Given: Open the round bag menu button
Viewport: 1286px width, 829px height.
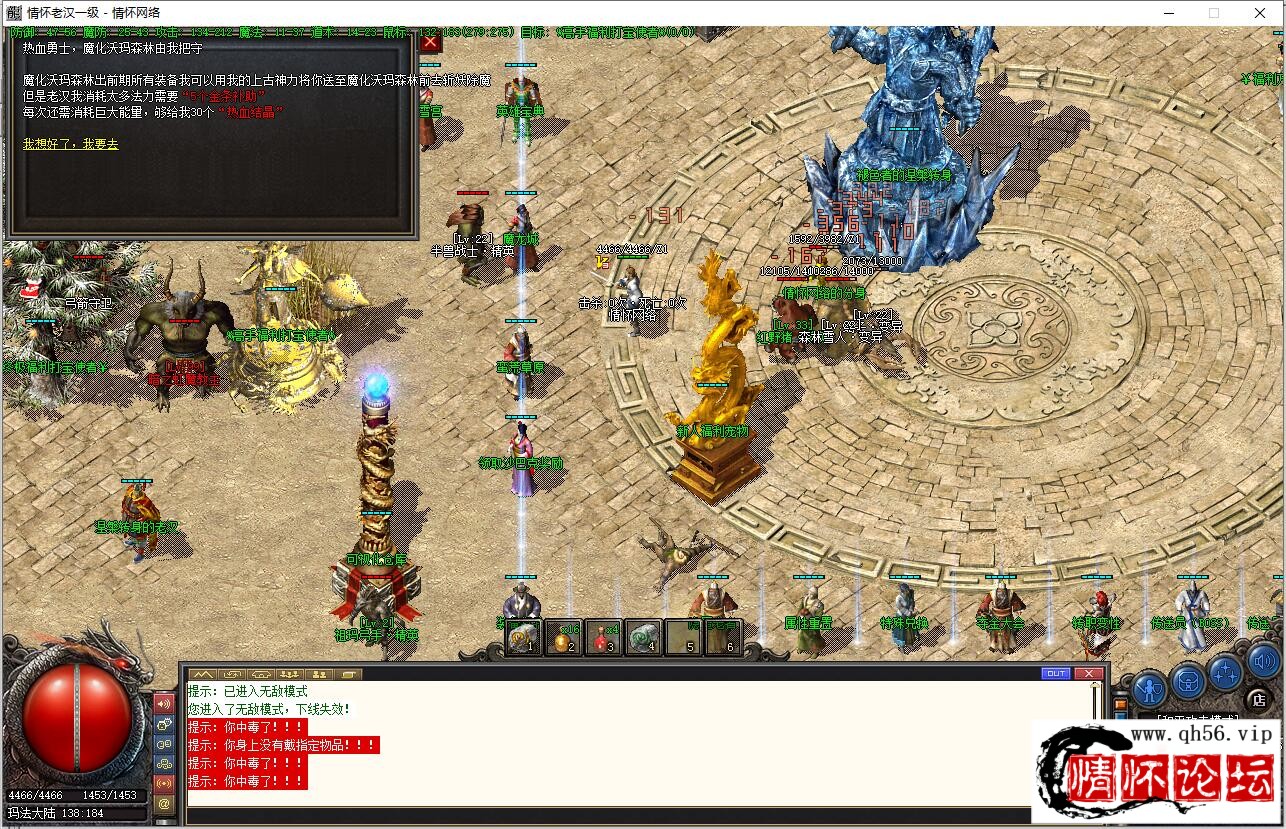Looking at the screenshot, I should (1188, 682).
